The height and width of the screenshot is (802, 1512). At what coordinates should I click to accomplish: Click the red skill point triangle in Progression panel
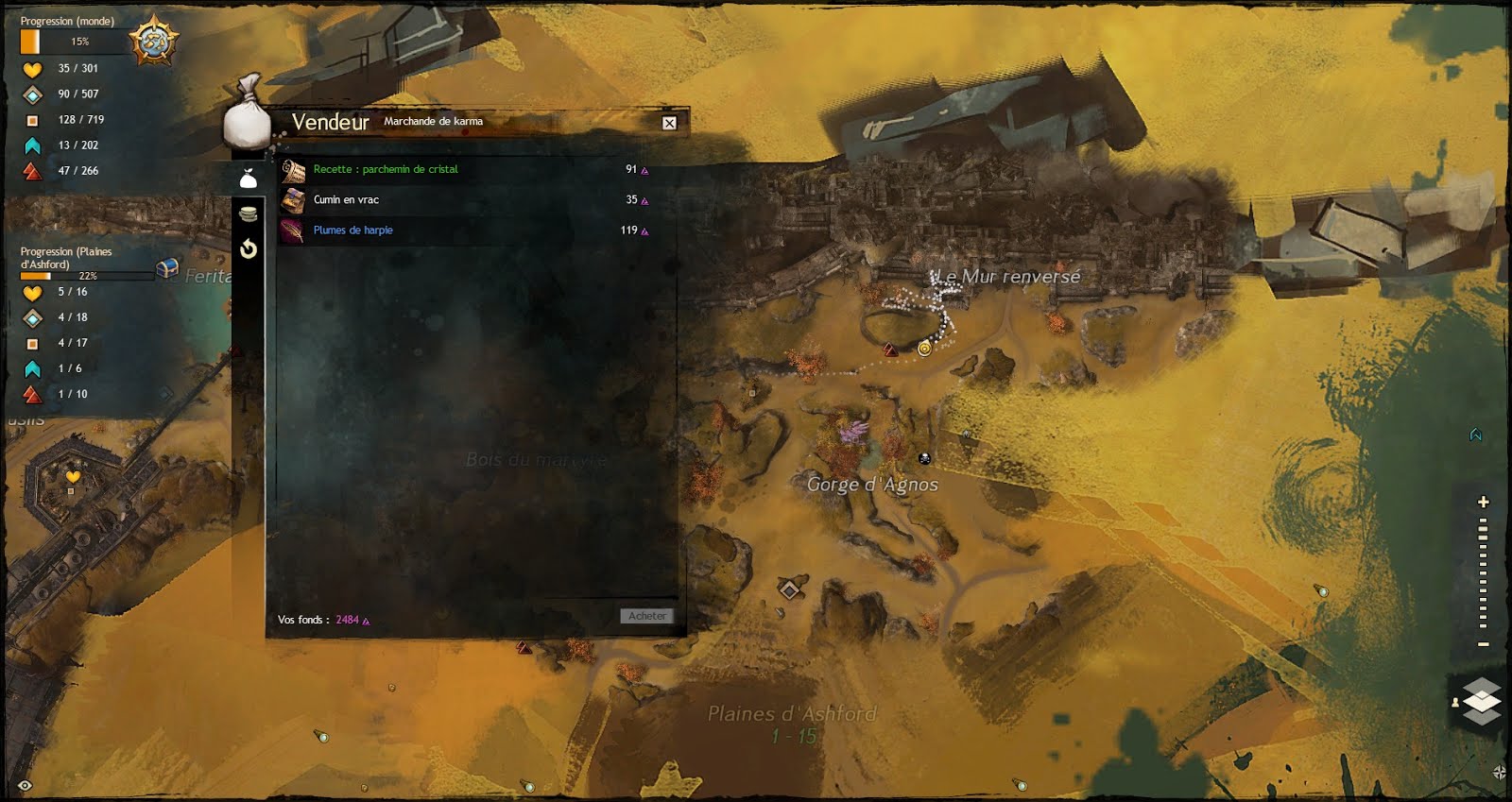click(31, 171)
